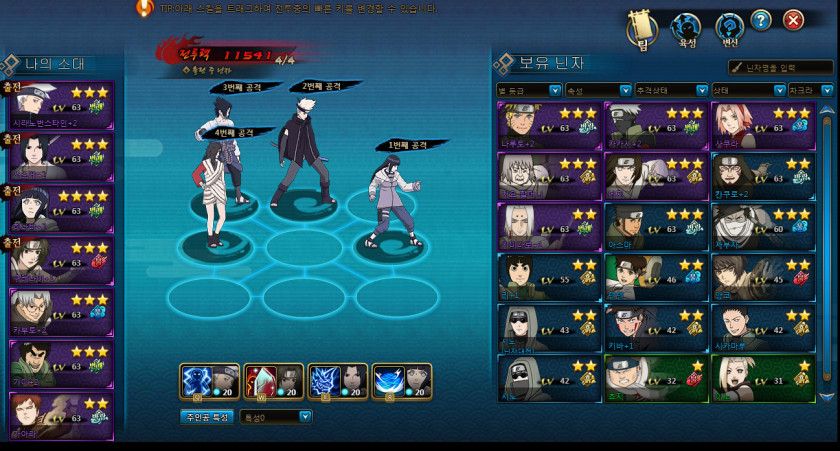Open the help question mark button
840x451 pixels.
[761, 21]
